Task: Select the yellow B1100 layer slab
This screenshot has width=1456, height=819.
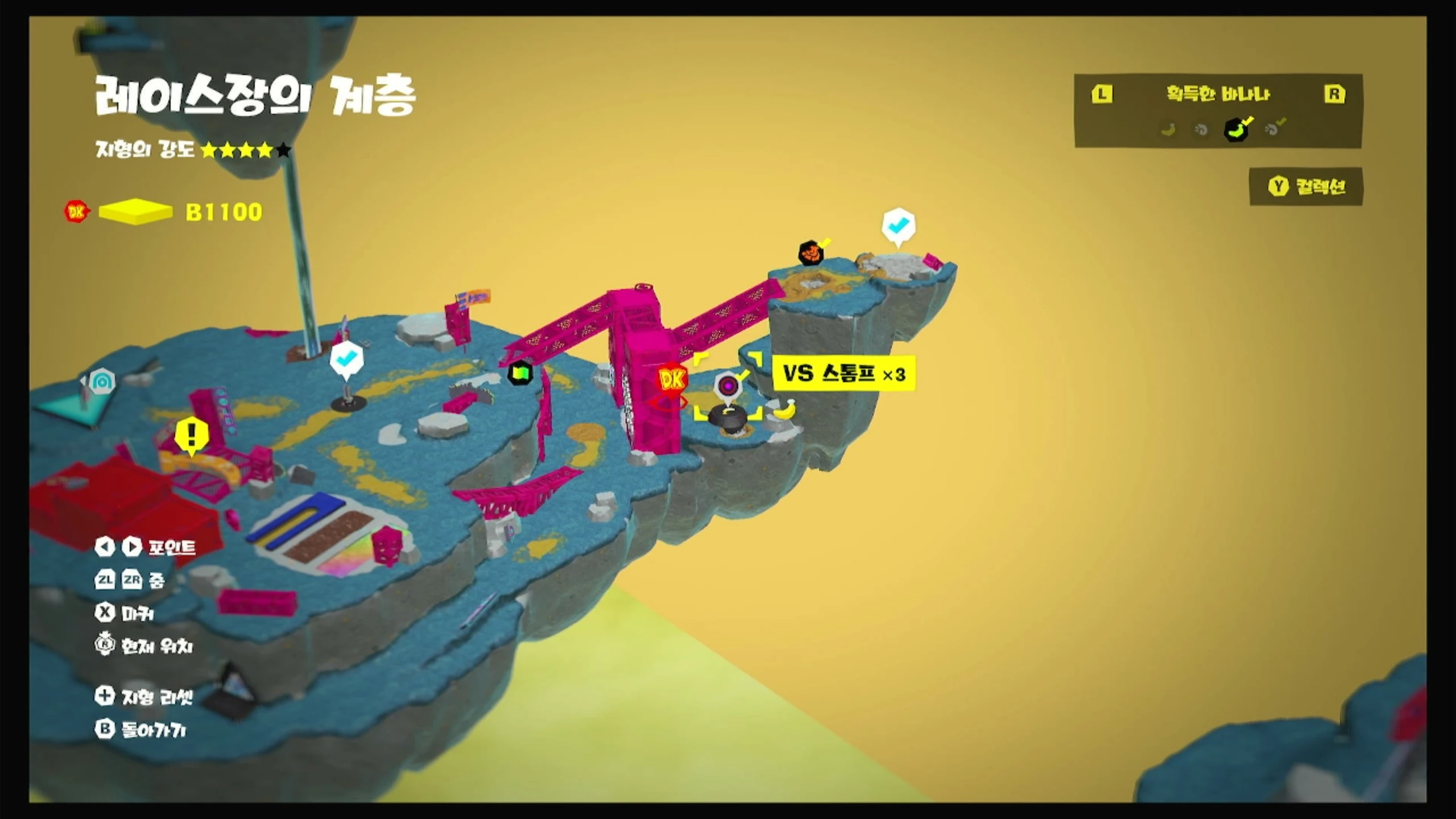Action: pos(135,212)
